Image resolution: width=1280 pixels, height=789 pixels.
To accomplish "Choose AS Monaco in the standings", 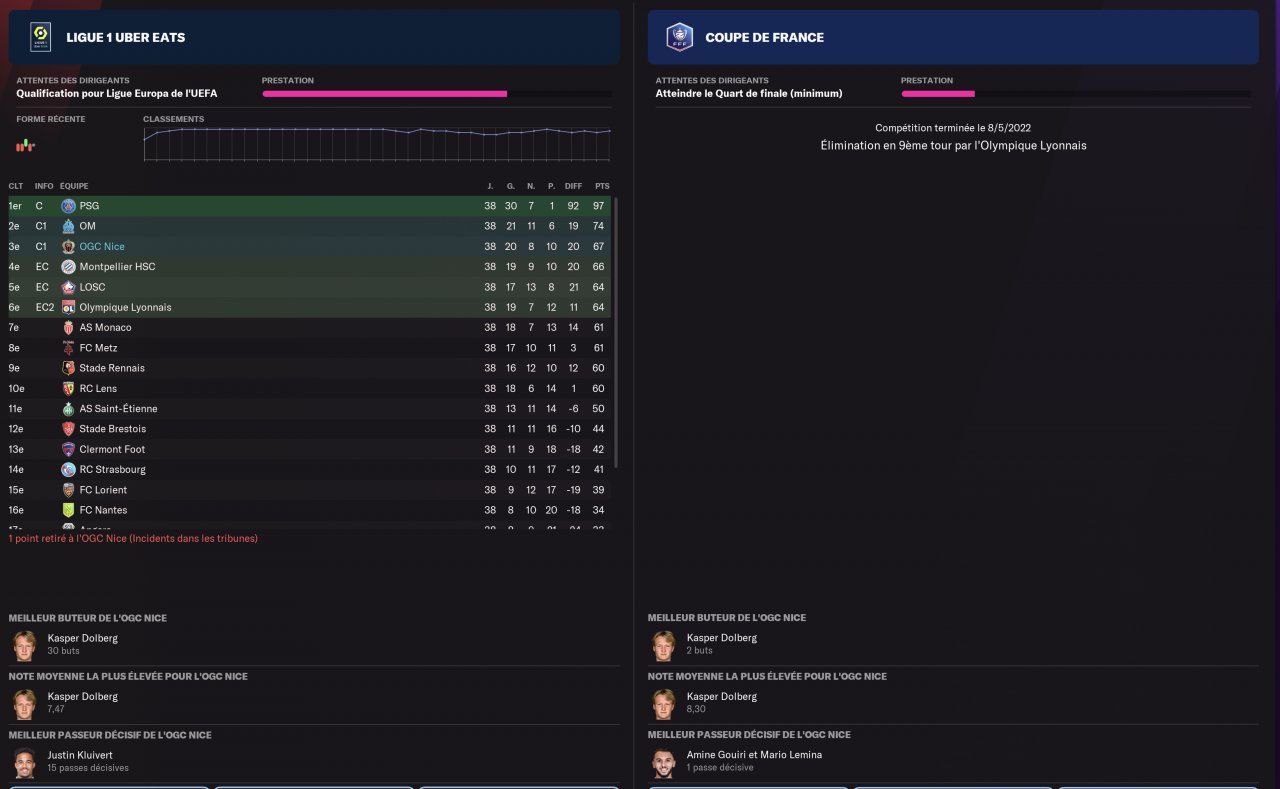I will click(x=105, y=328).
